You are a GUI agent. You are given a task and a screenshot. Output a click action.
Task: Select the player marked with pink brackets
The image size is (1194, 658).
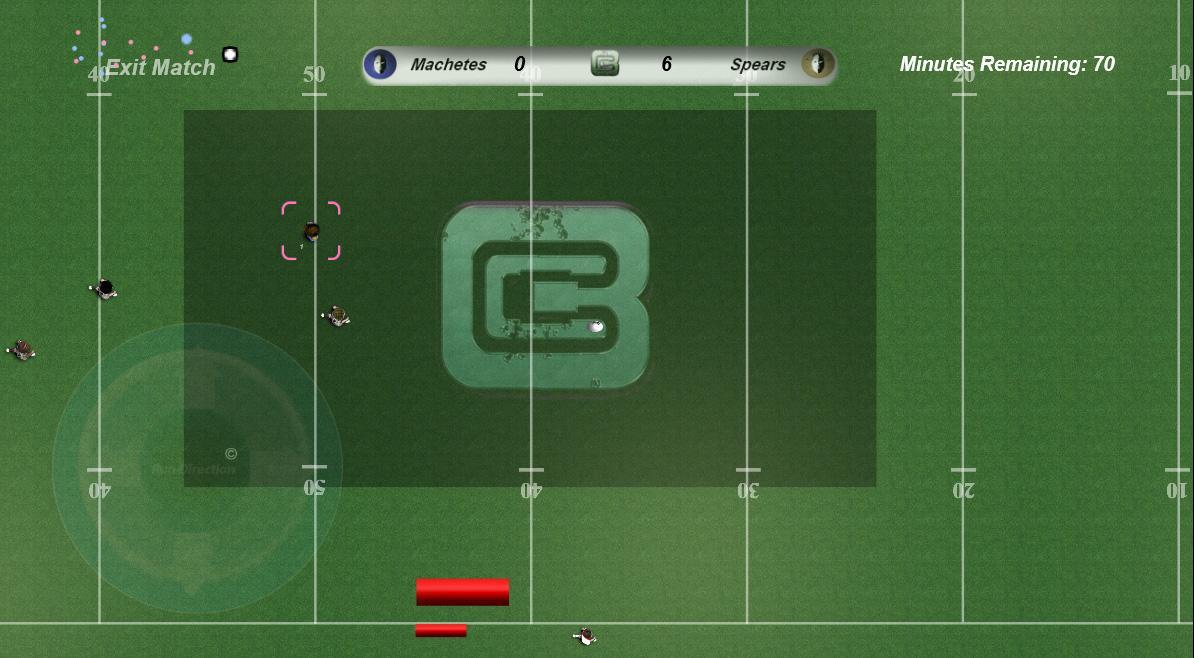coord(311,231)
